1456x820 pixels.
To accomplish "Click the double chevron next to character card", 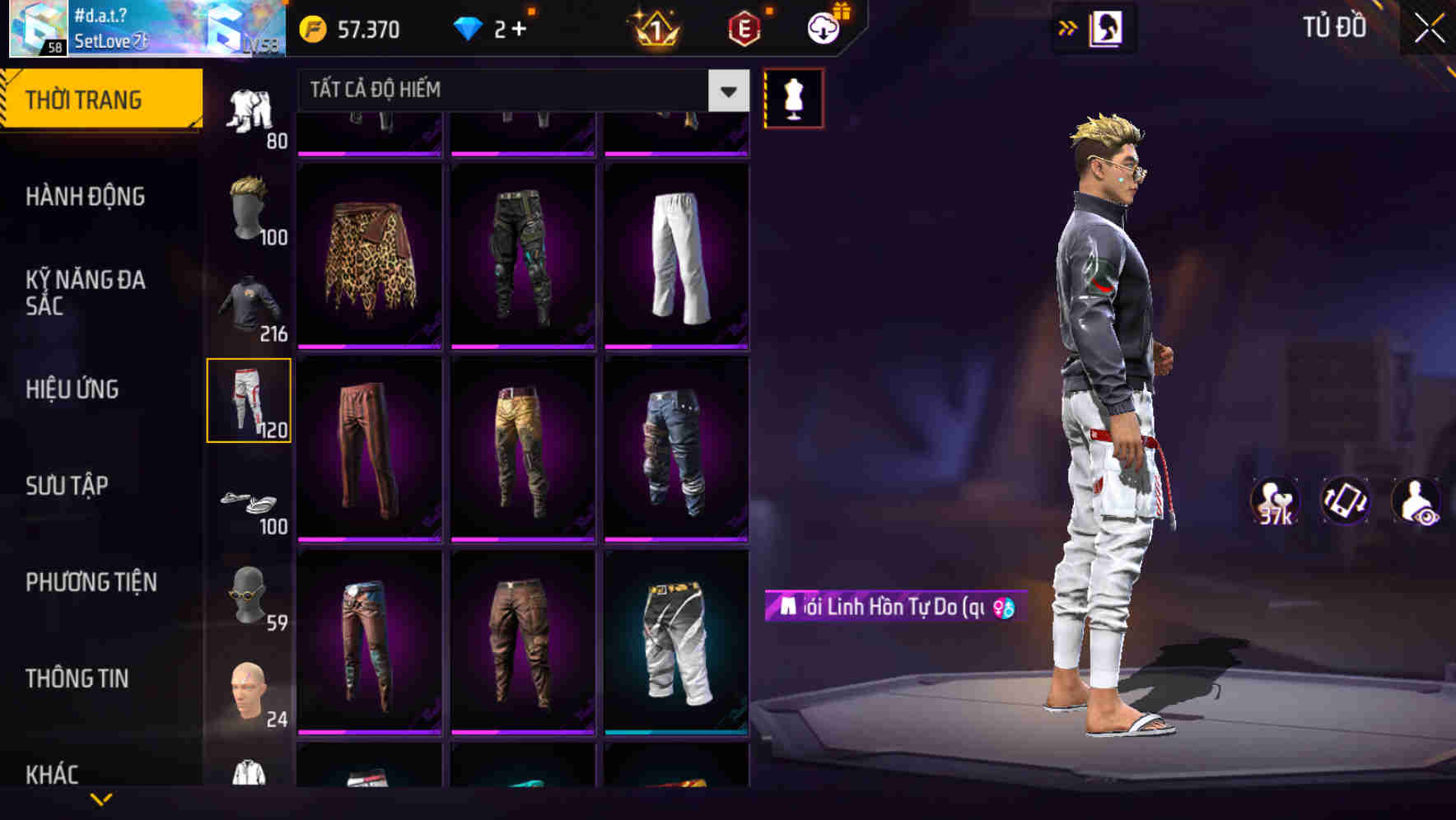I will [1066, 27].
